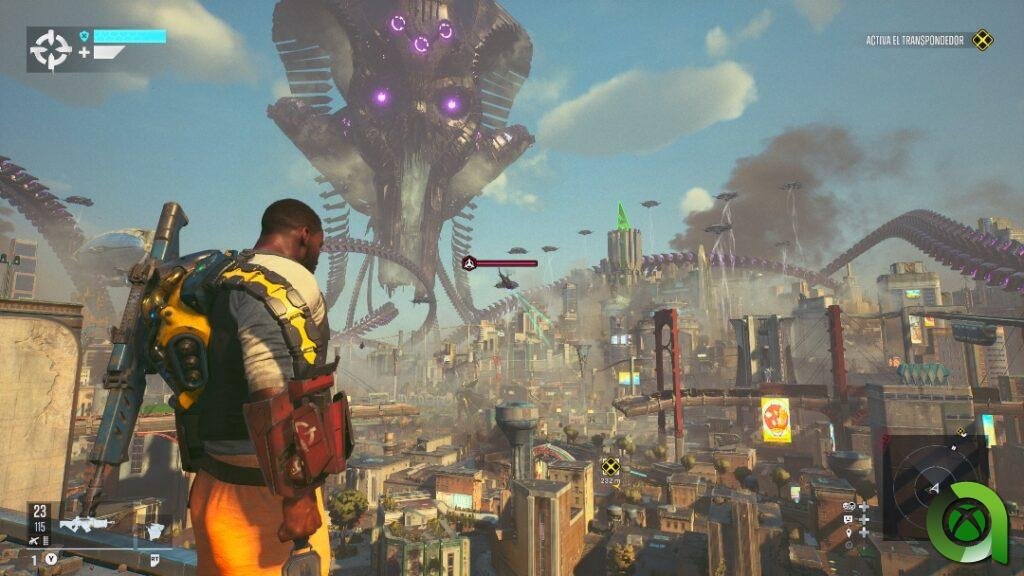This screenshot has height=576, width=1024.
Task: Click the squad masks shortcut icon
Action: pos(849,506)
